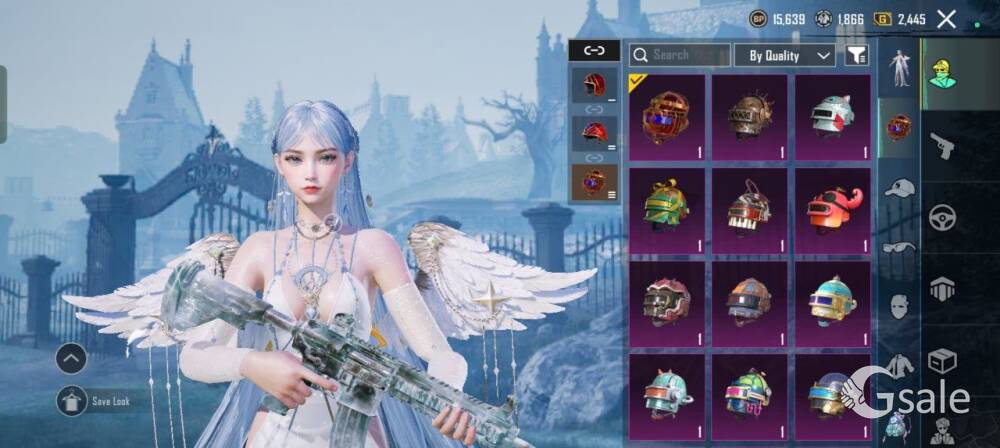Save Look with the hanger button
The image size is (1000, 448).
coord(71,402)
